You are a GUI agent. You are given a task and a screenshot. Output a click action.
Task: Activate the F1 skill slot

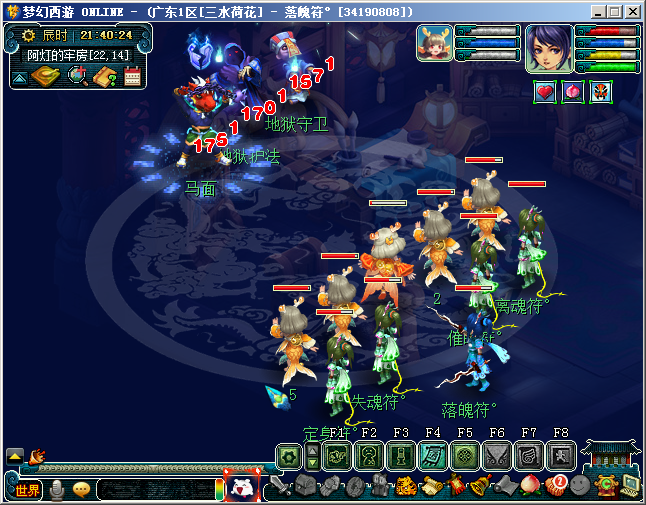click(x=337, y=456)
